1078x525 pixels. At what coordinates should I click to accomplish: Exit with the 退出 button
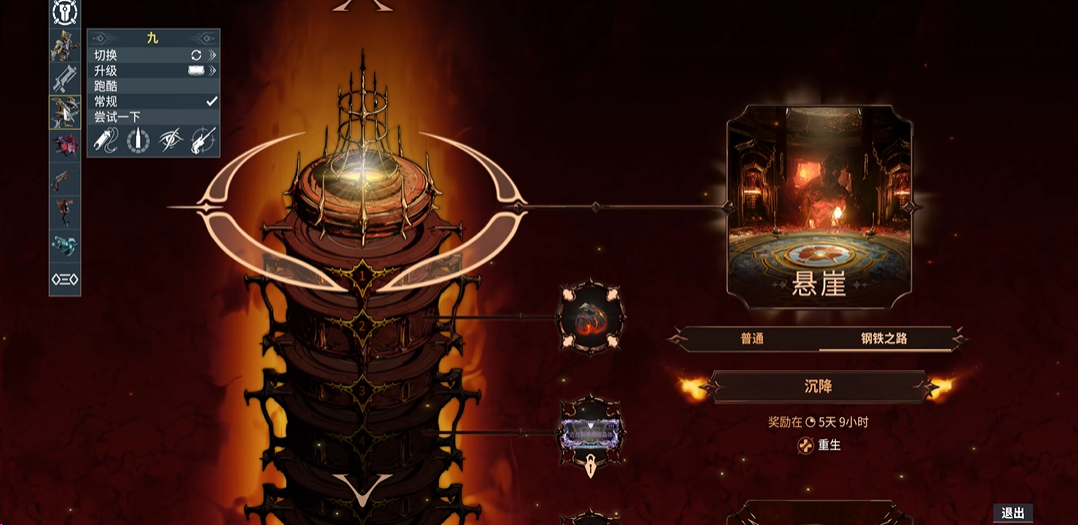(x=1013, y=513)
